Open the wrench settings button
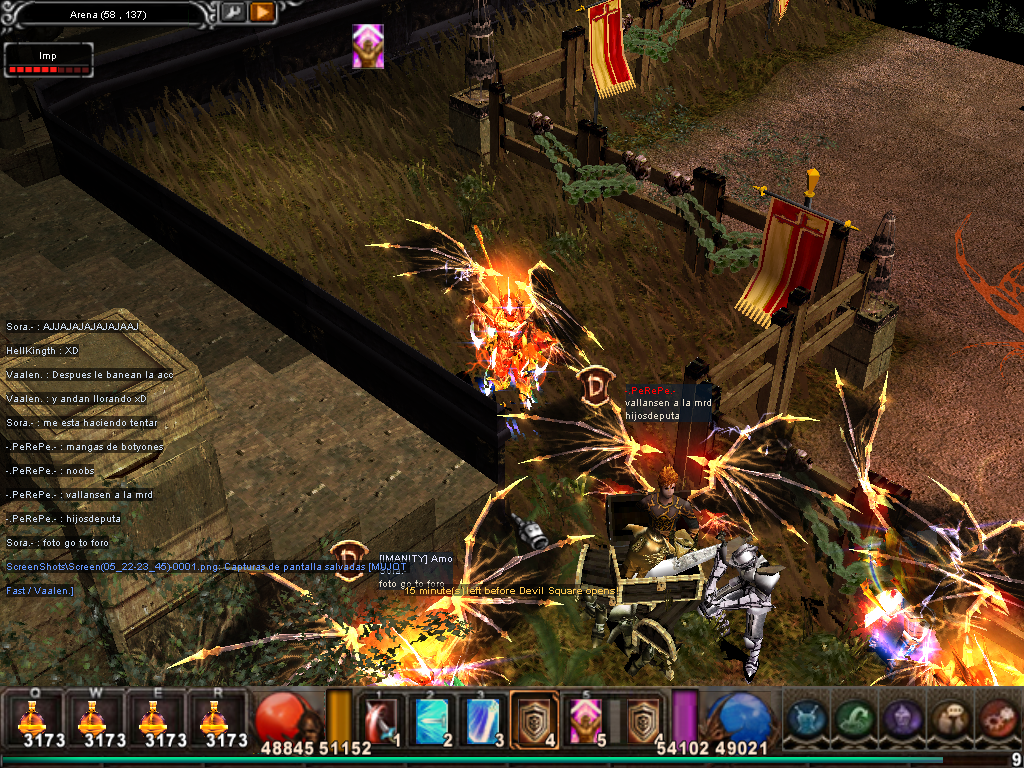Viewport: 1024px width, 768px height. pyautogui.click(x=232, y=12)
